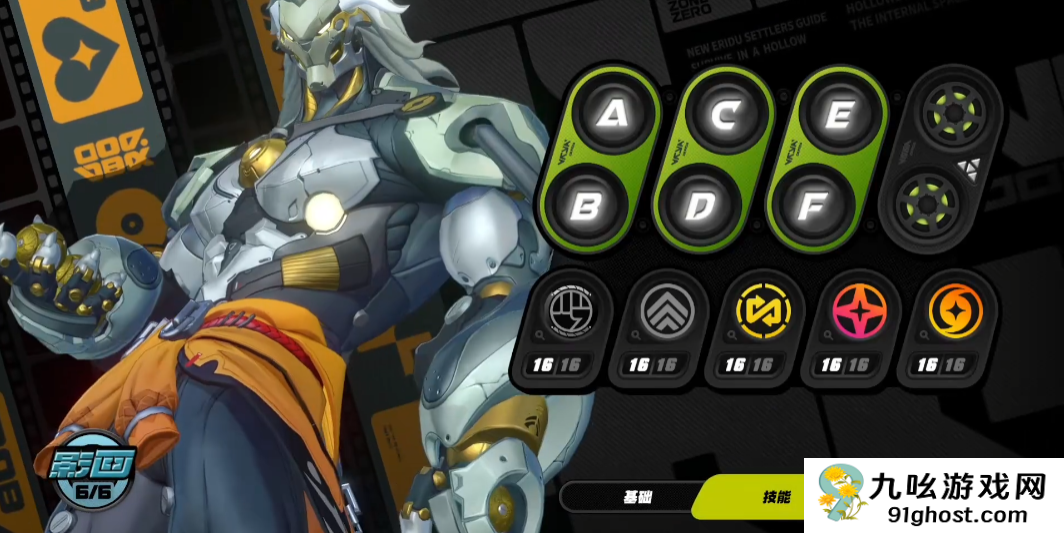
Task: Open core skill node F
Action: coord(812,206)
